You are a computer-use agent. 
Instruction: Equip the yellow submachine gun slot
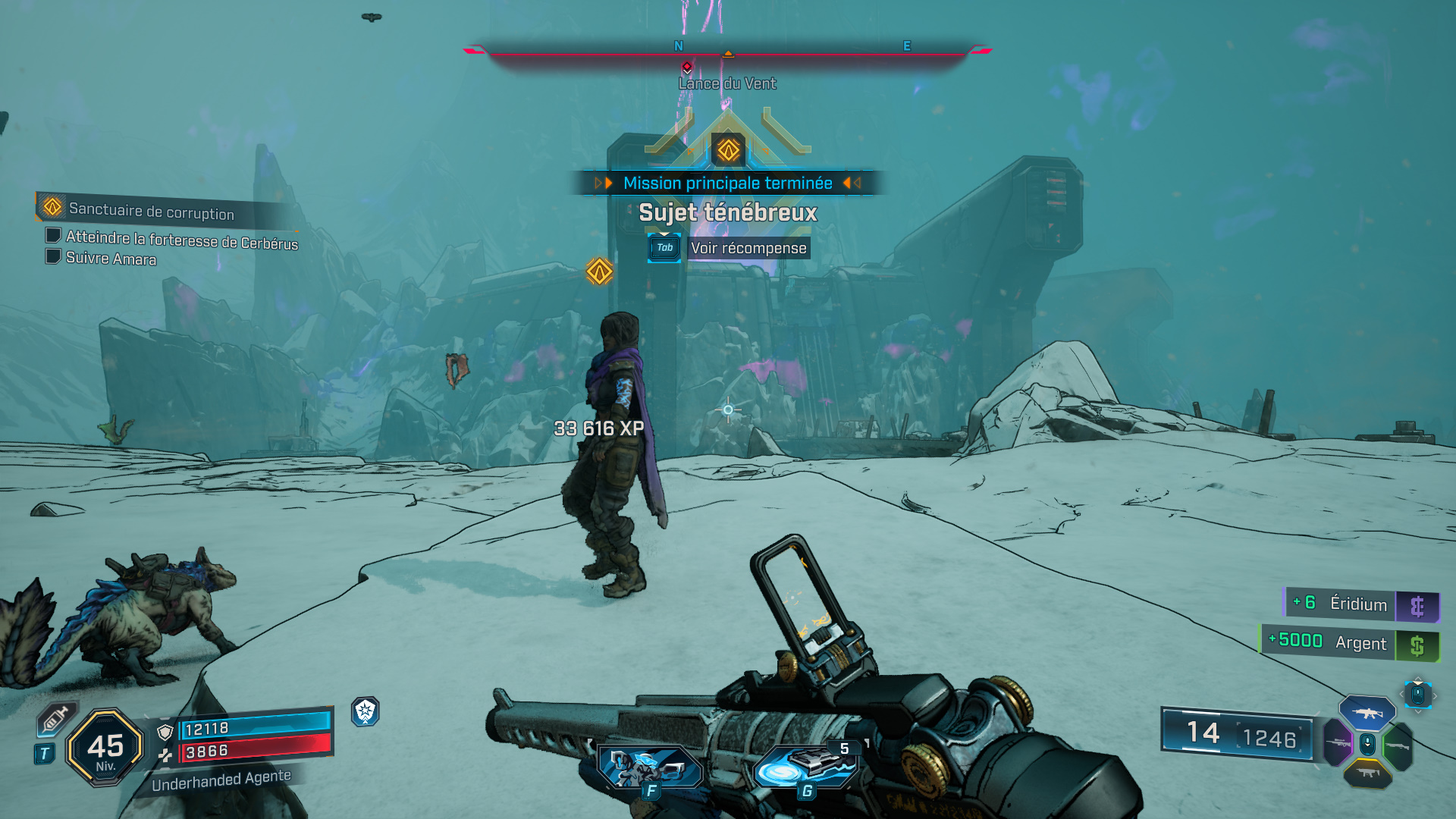coord(1367,773)
